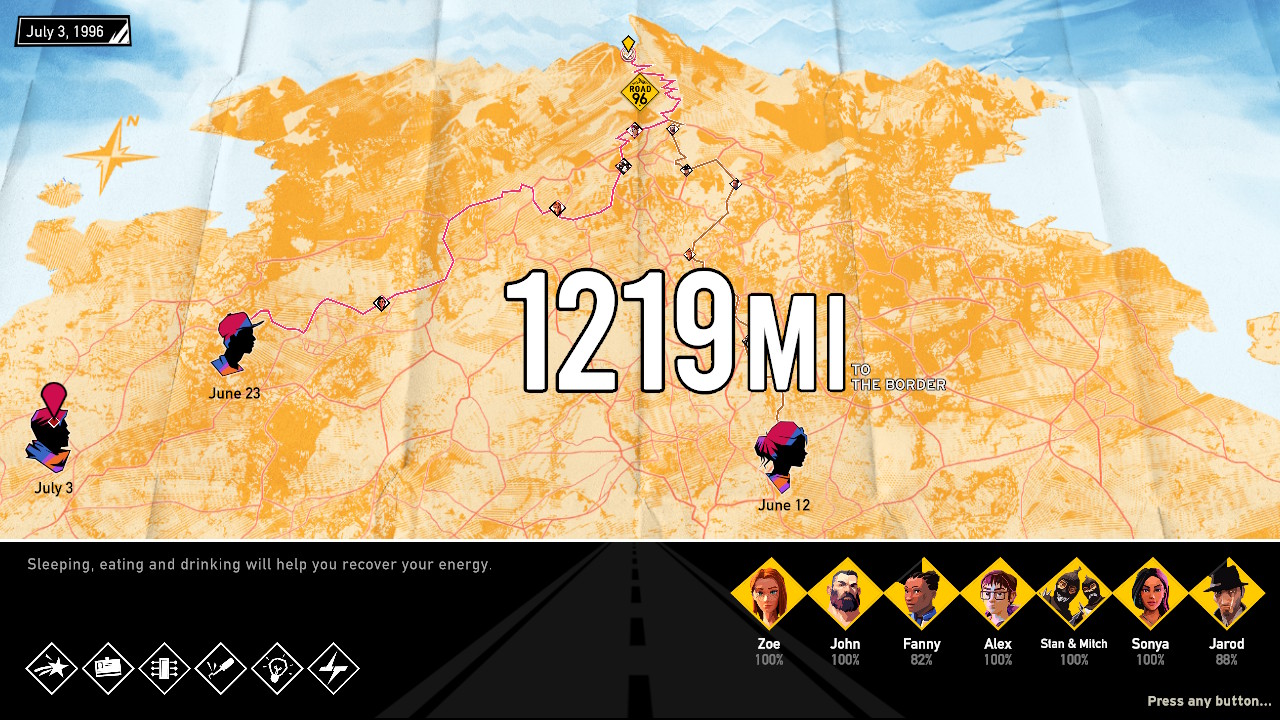Open Alex's character portrait
The height and width of the screenshot is (720, 1280).
point(997,595)
